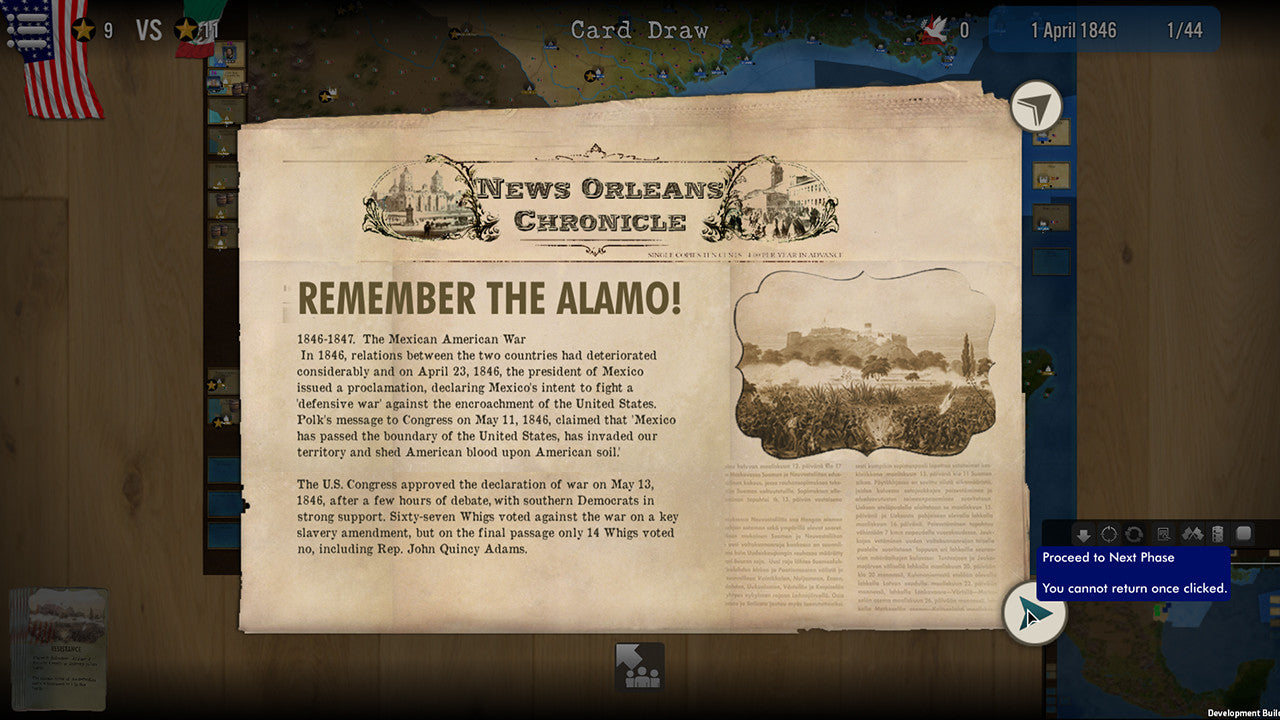Click the group arrow icon below the newspaper
The height and width of the screenshot is (720, 1280).
click(x=640, y=667)
